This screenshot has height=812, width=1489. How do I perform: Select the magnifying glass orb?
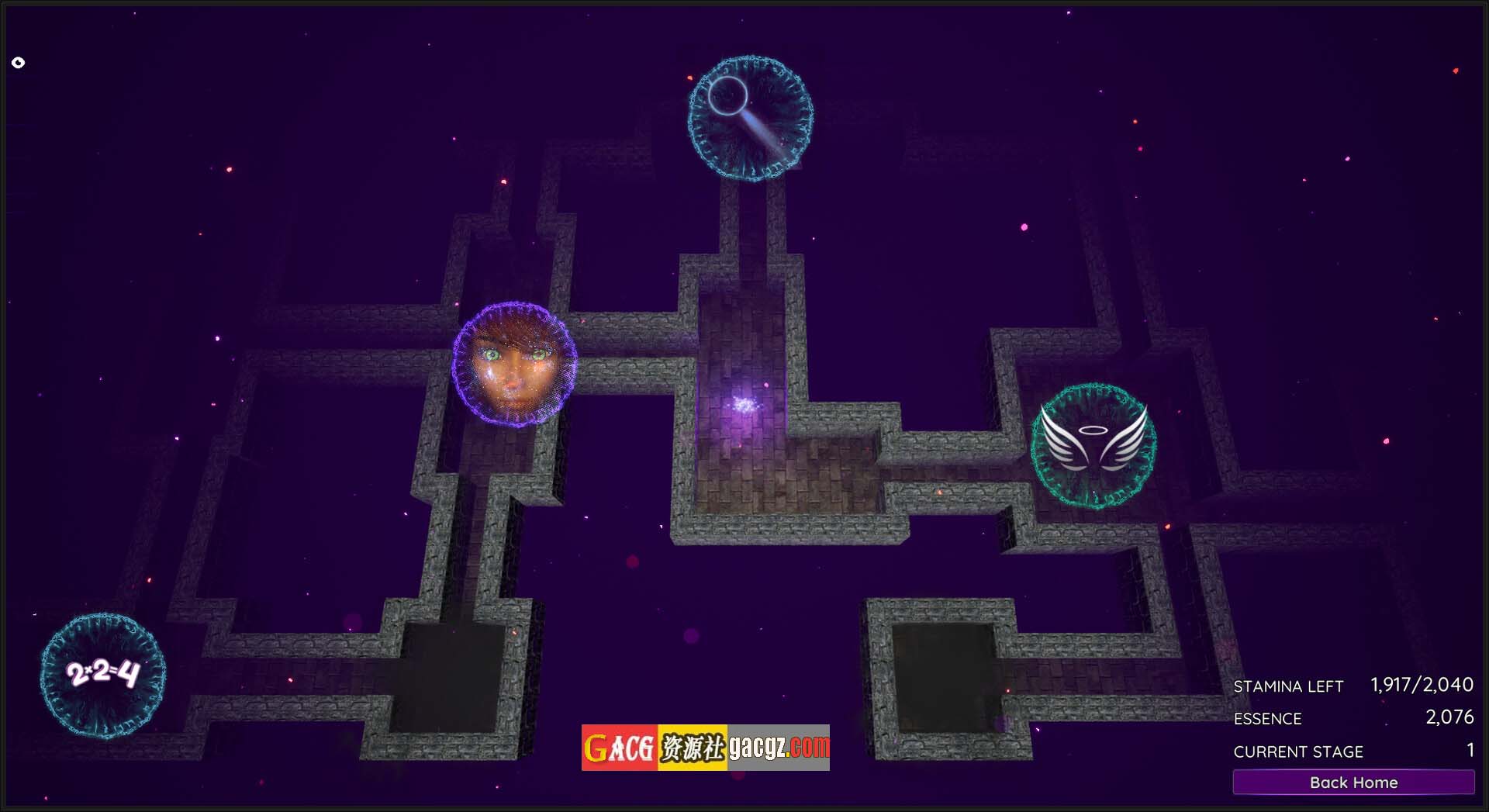tap(751, 119)
